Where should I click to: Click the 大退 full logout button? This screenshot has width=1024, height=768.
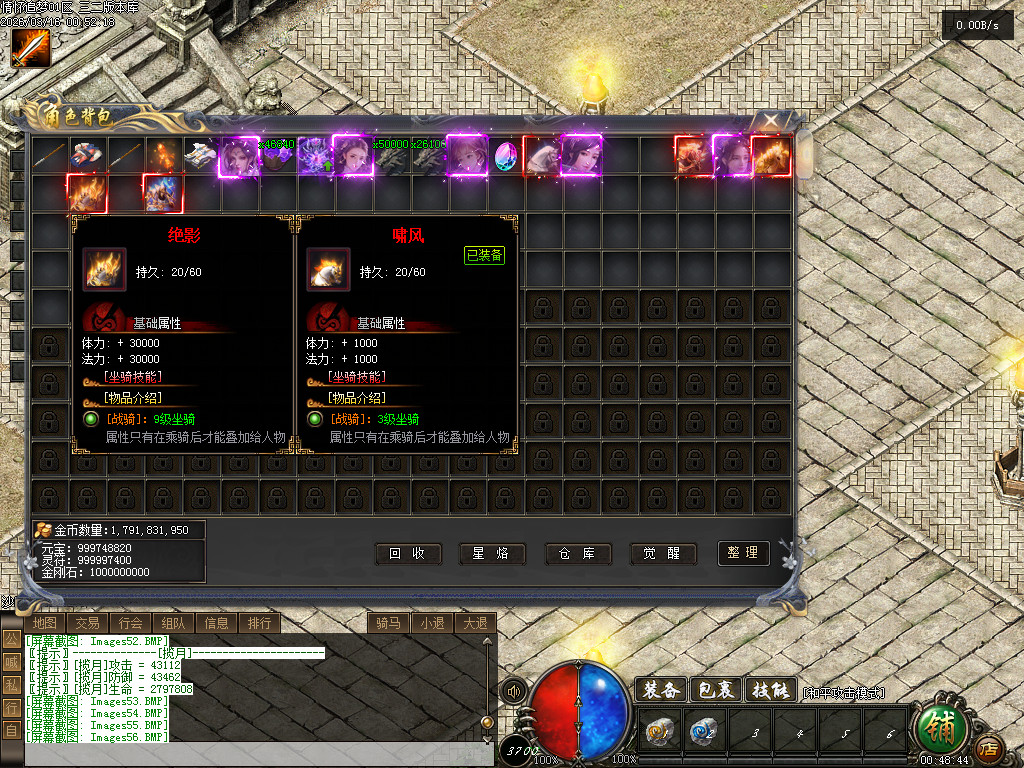coord(474,623)
